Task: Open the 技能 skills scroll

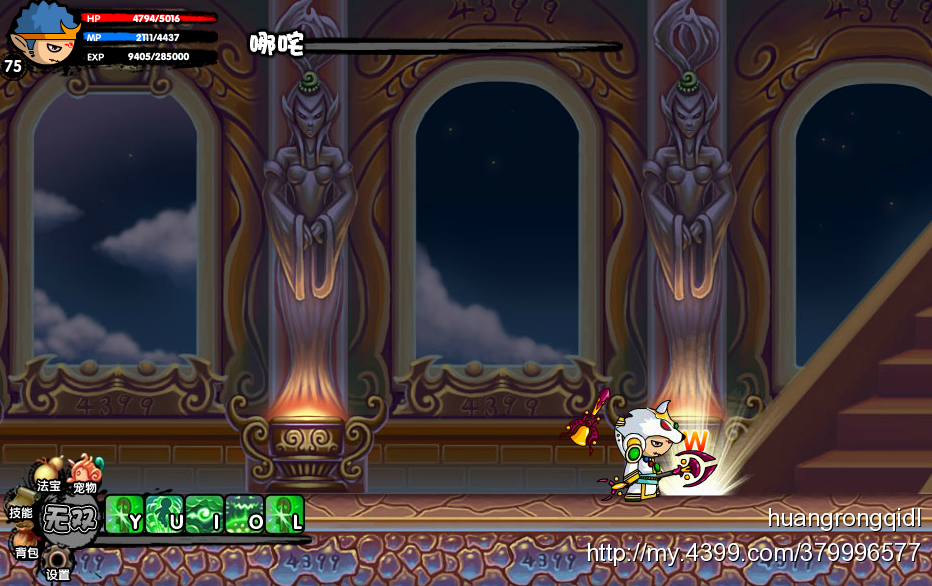Action: (x=21, y=507)
